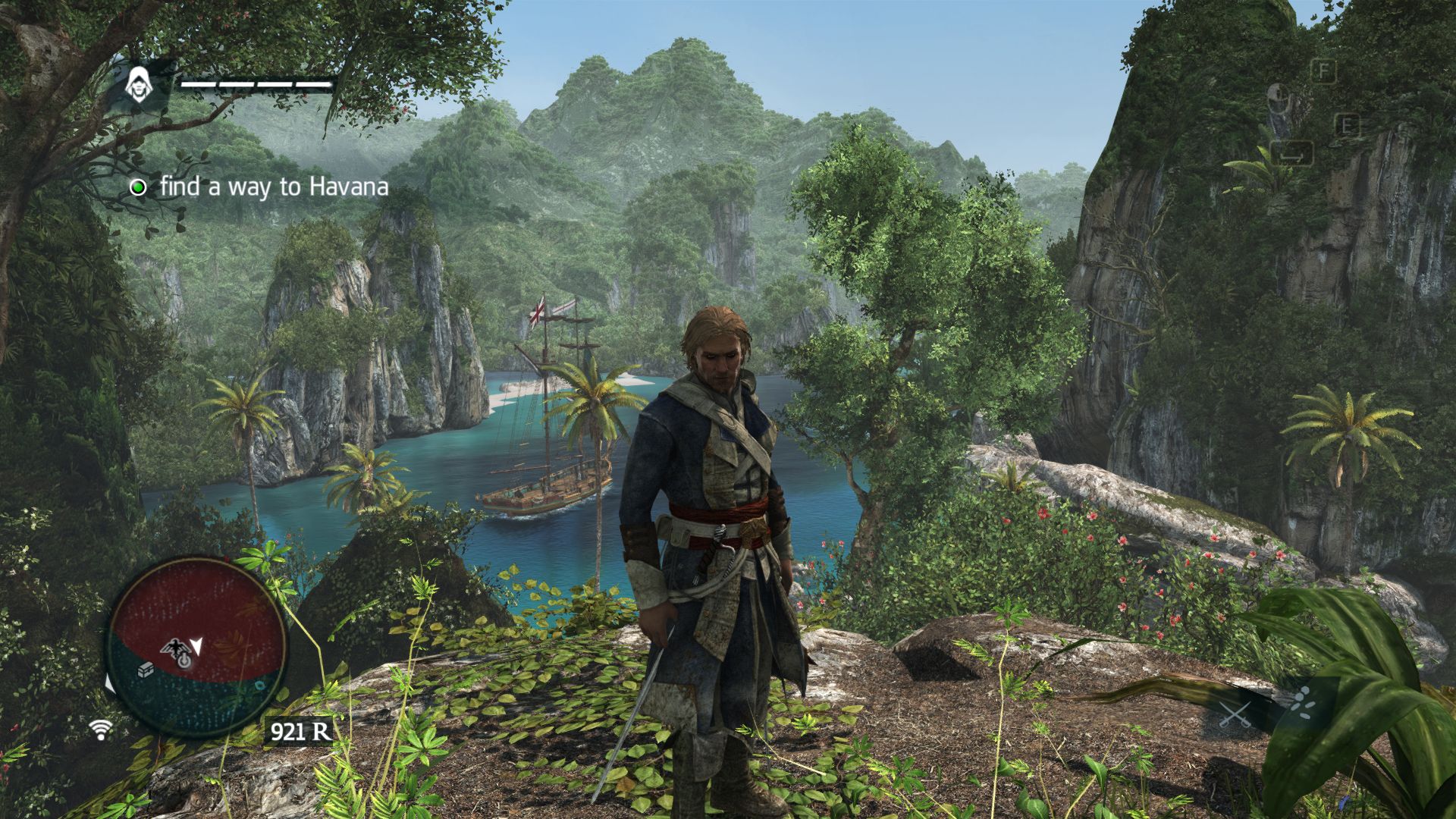Select the eagle viewpoint marker on the minimap
Screen dimensions: 1456x819
(x=175, y=647)
